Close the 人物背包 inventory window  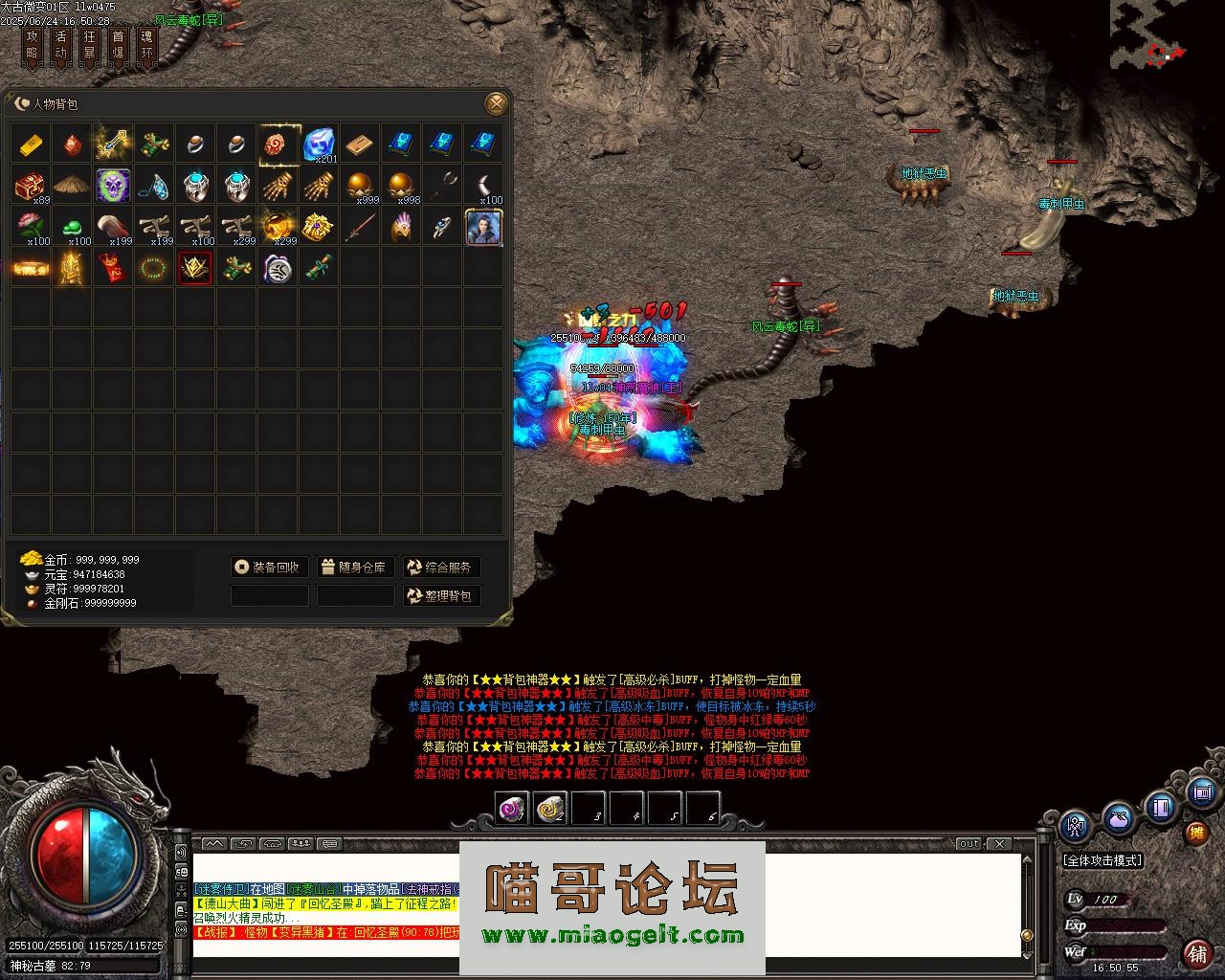[496, 103]
